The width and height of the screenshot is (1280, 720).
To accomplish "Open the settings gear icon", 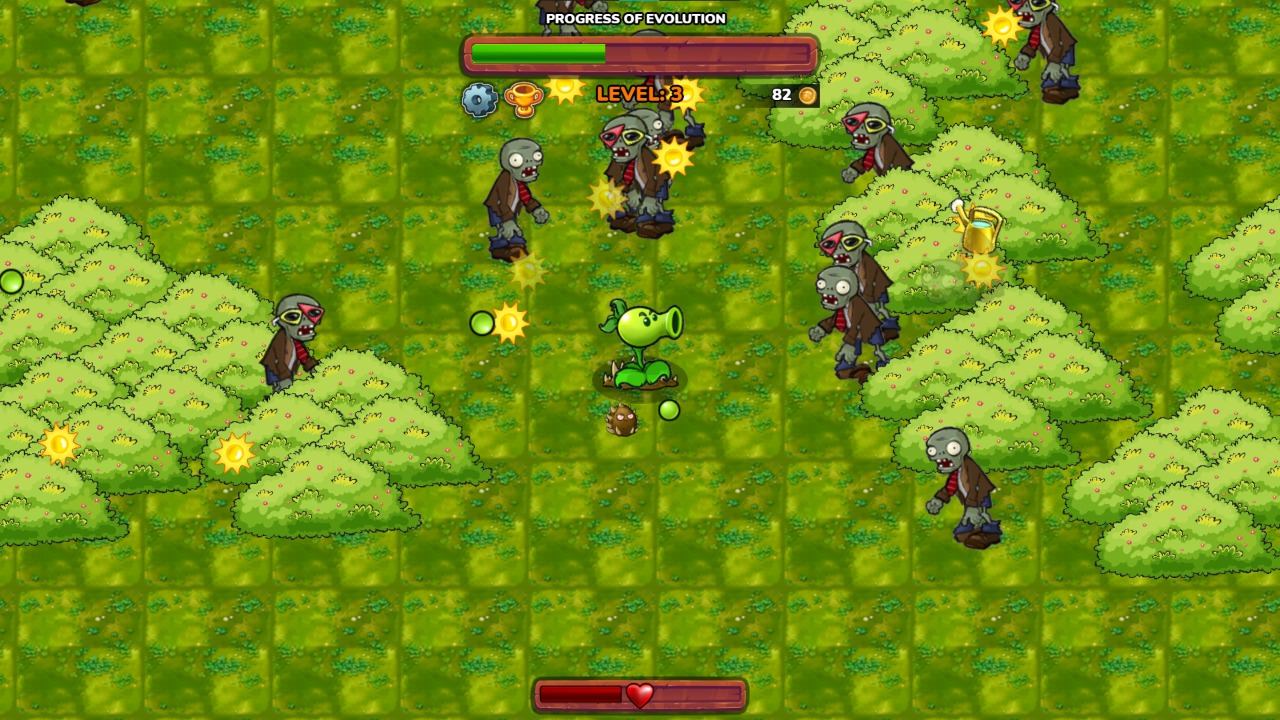I will coord(481,99).
